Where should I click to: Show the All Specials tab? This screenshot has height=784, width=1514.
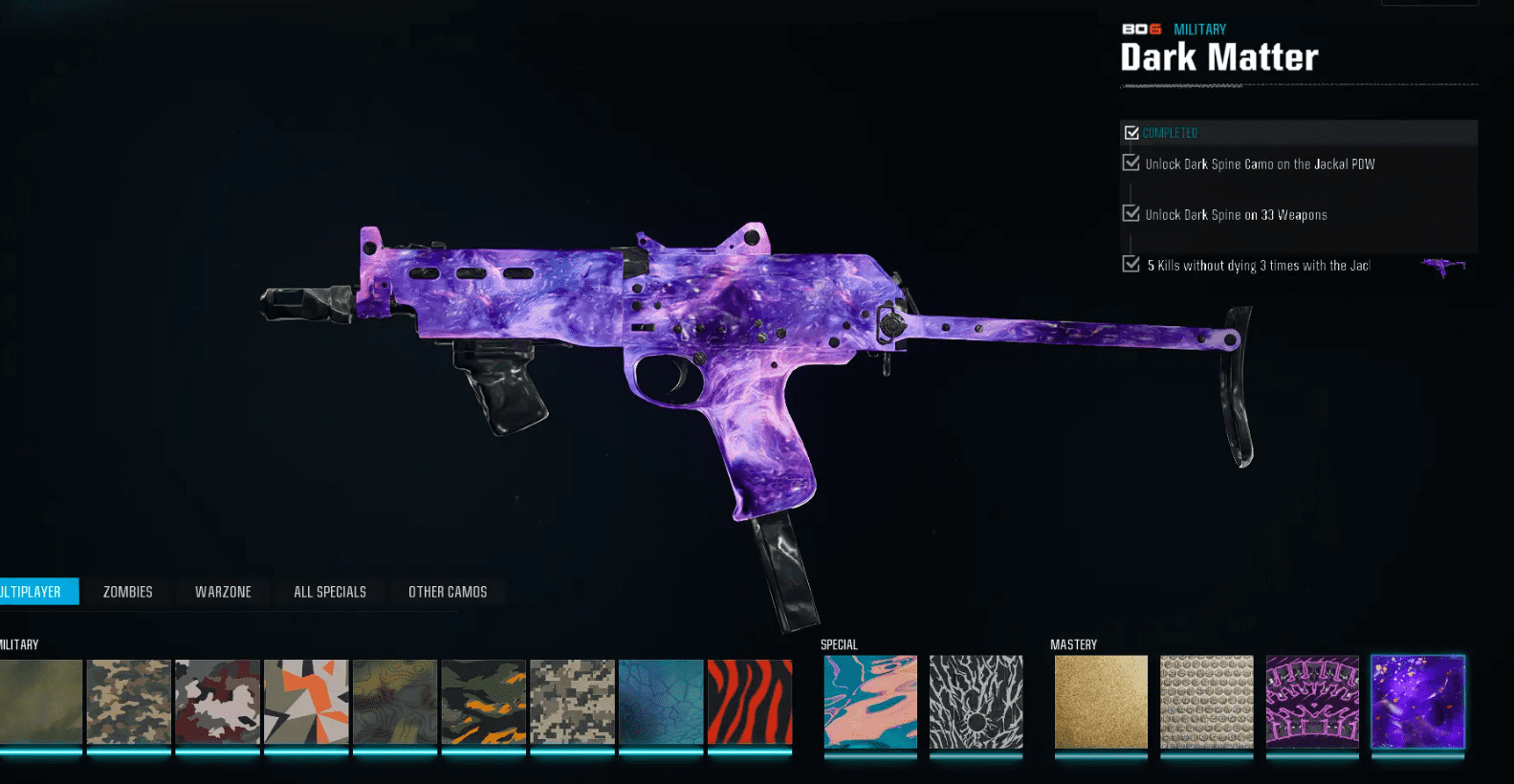pos(330,592)
